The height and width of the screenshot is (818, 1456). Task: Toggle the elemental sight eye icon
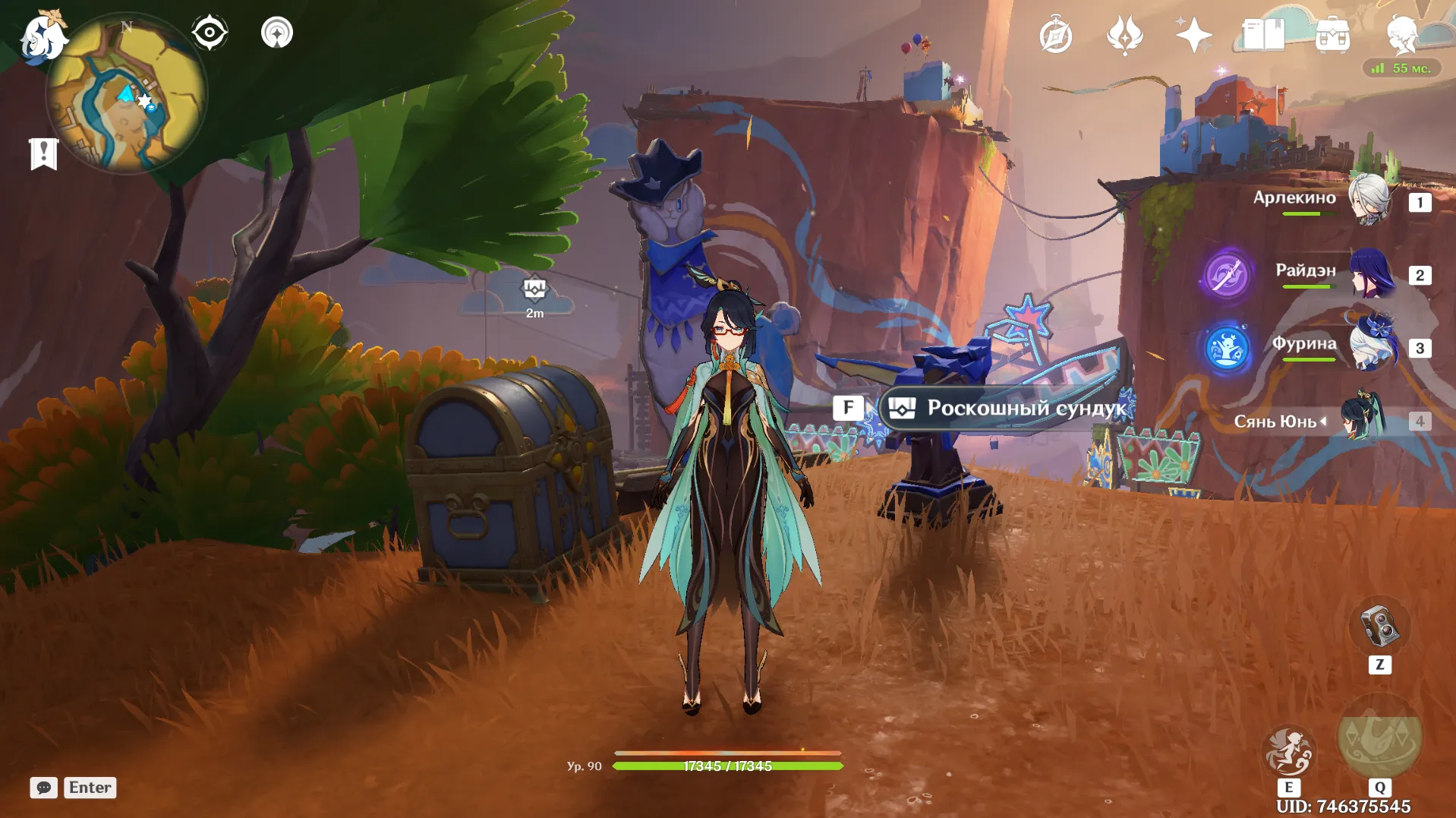[210, 33]
